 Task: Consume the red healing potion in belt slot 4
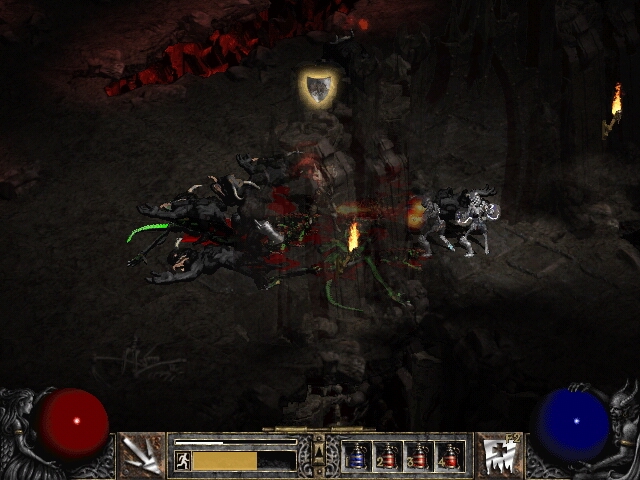point(450,456)
